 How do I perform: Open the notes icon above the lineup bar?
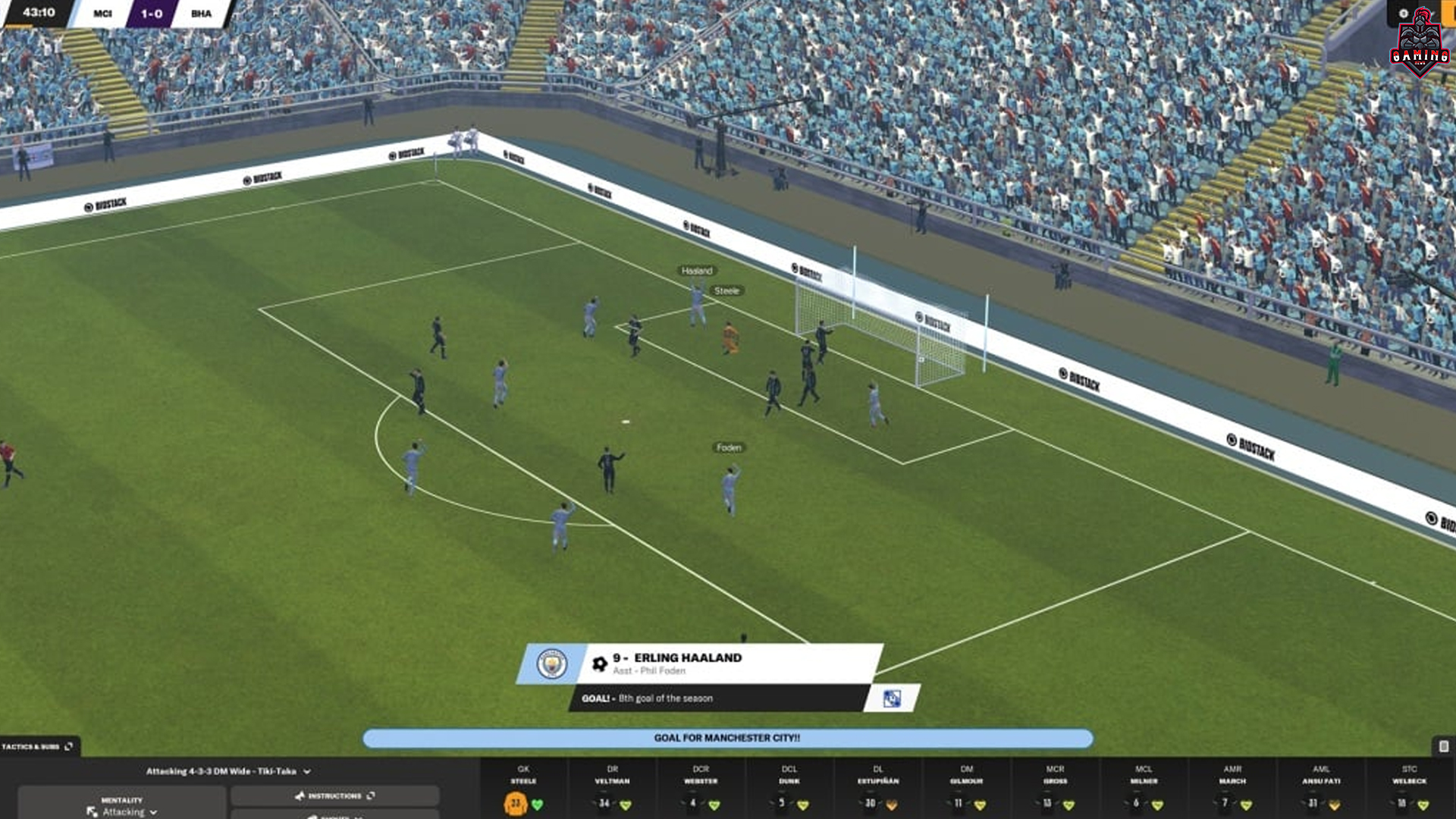pyautogui.click(x=1444, y=747)
